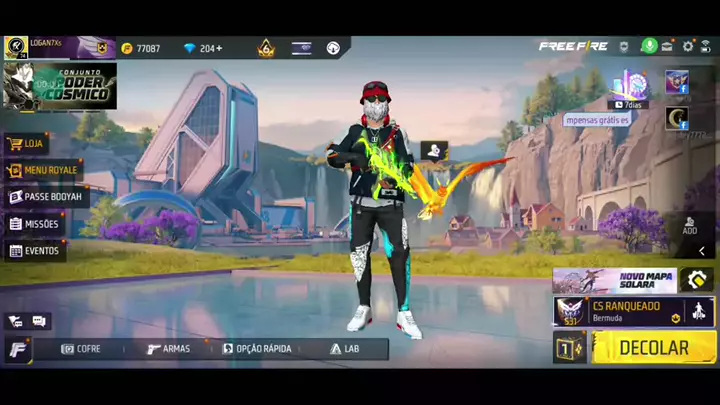Open the chat bubble icon
This screenshot has height=405, width=720.
coord(39,321)
